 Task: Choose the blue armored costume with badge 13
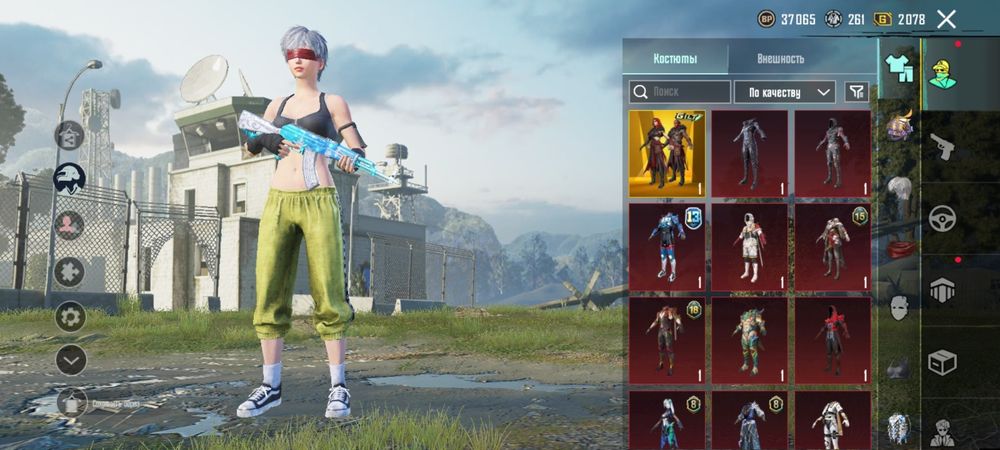(666, 247)
